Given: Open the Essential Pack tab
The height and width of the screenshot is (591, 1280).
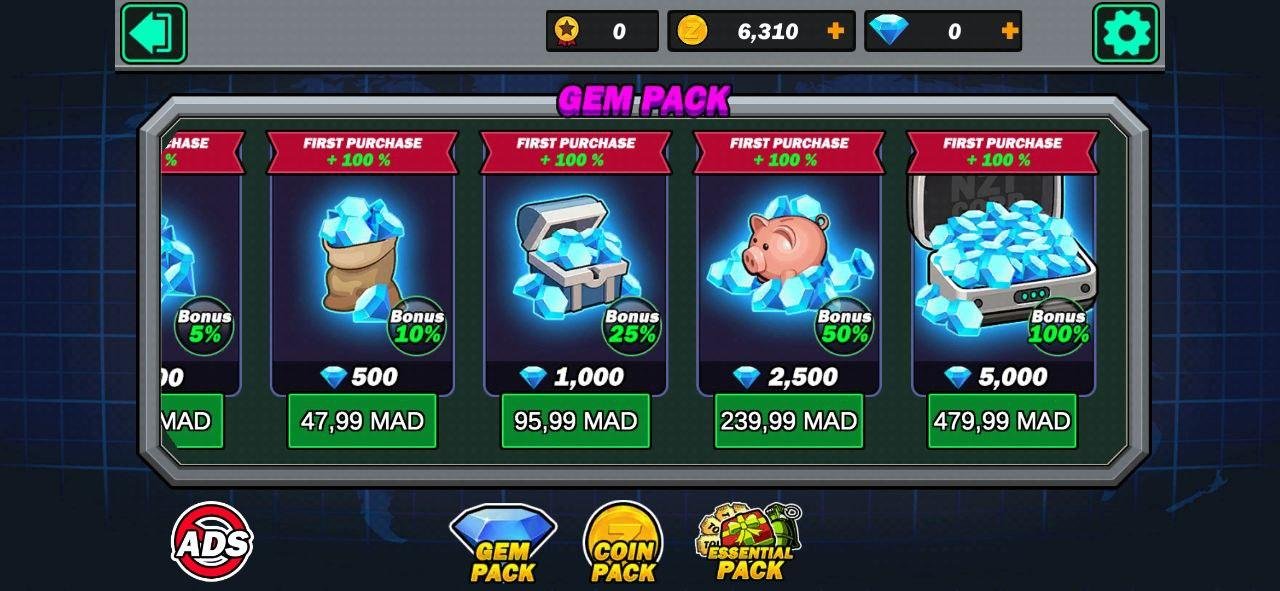Looking at the screenshot, I should click(750, 543).
